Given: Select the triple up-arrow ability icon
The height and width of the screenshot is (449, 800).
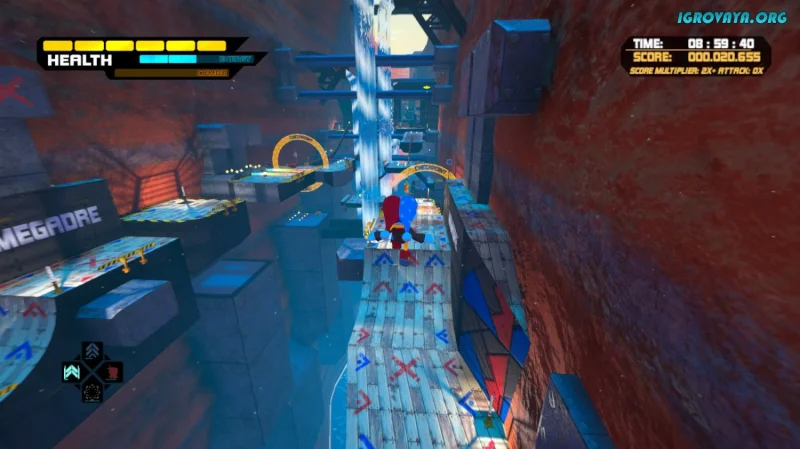Looking at the screenshot, I should (x=92, y=351).
